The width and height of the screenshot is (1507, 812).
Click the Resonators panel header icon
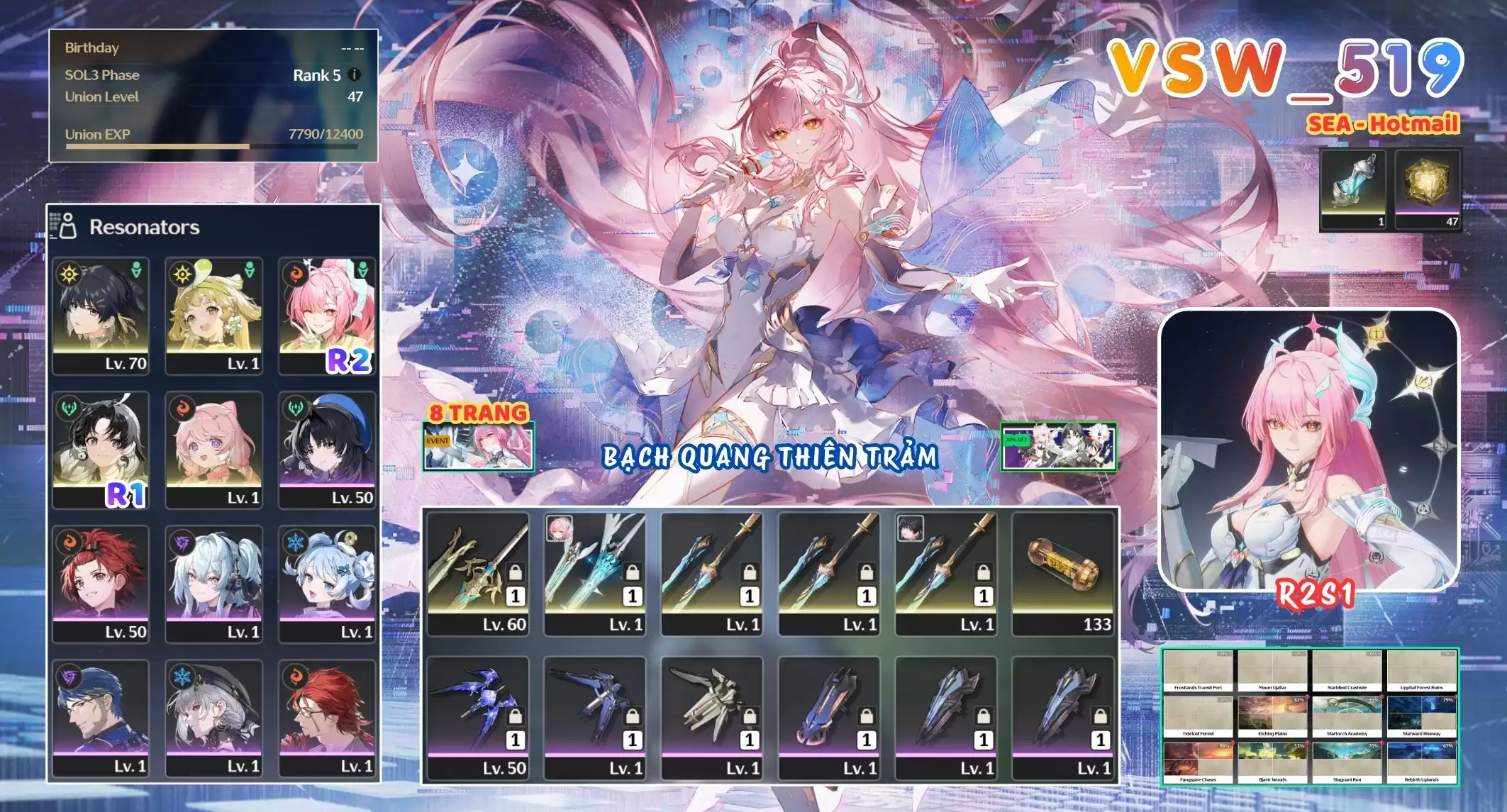pos(68,226)
